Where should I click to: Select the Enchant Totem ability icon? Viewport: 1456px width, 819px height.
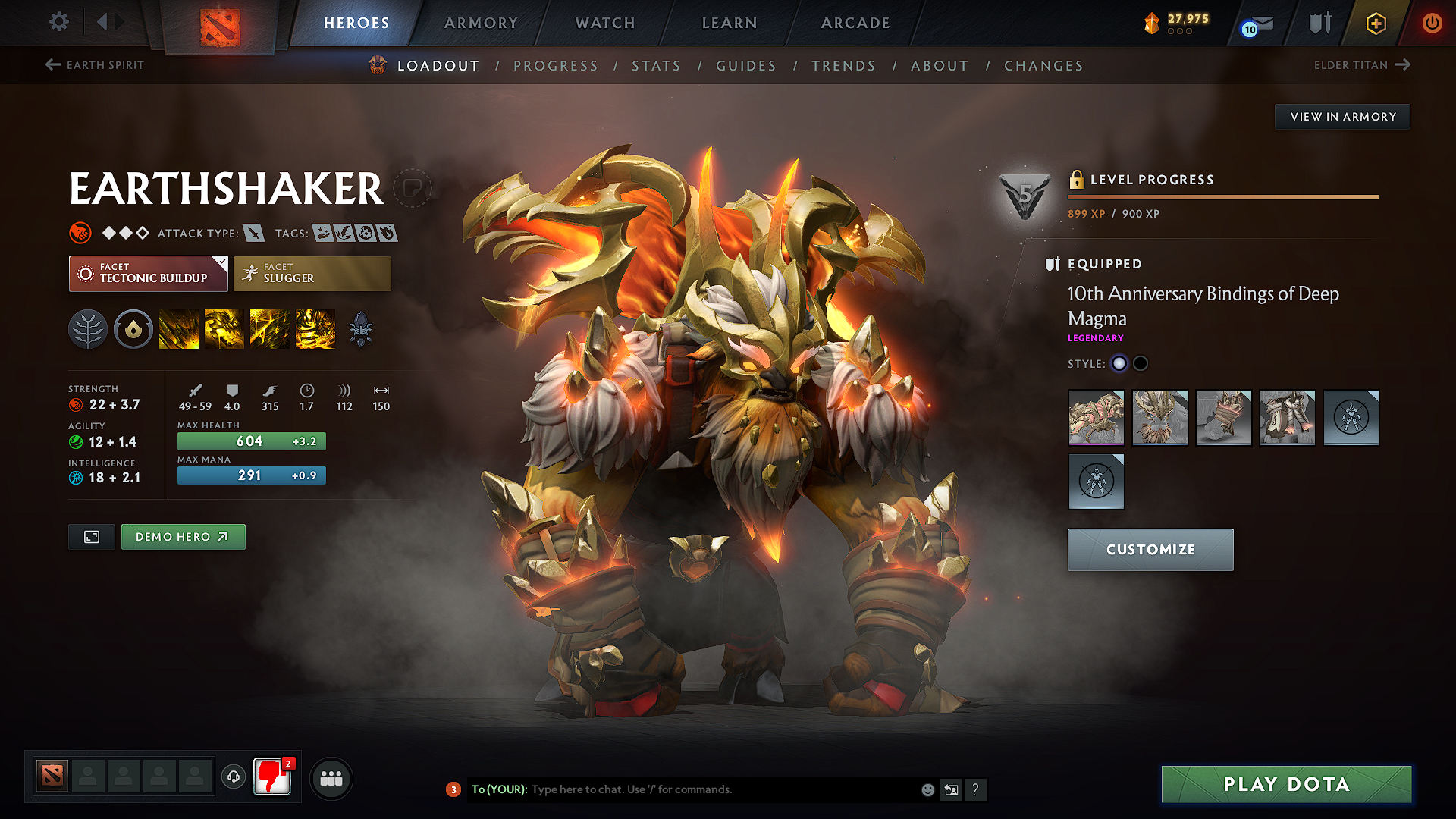coord(224,328)
